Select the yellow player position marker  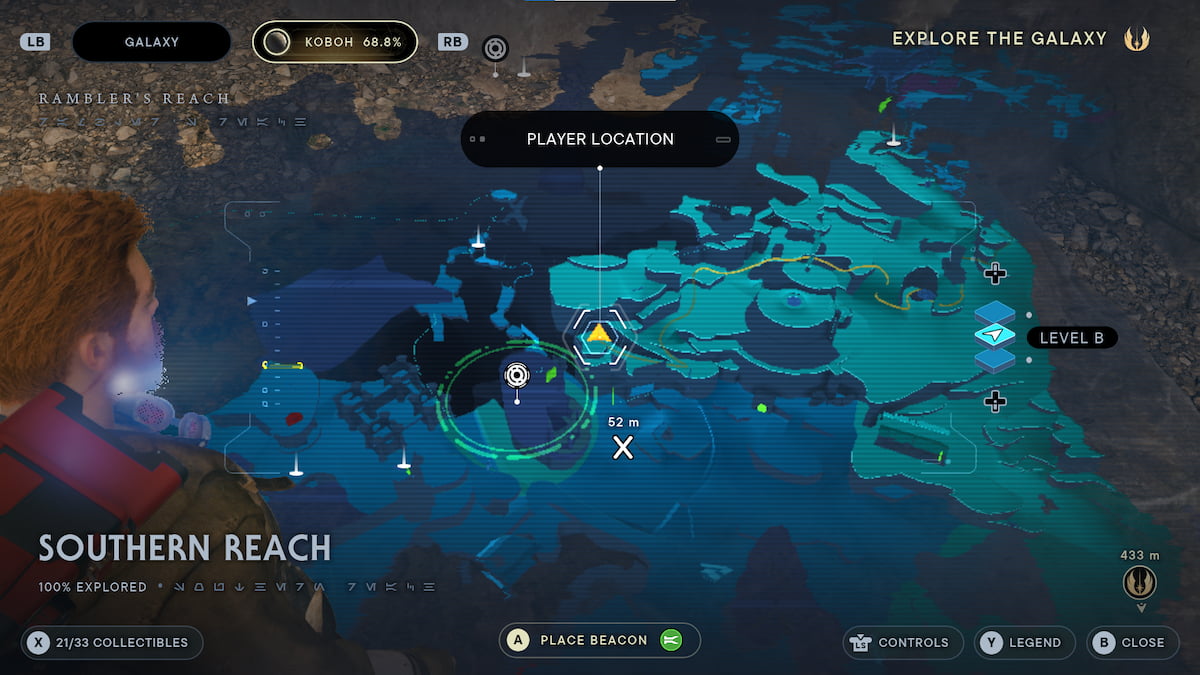point(598,335)
